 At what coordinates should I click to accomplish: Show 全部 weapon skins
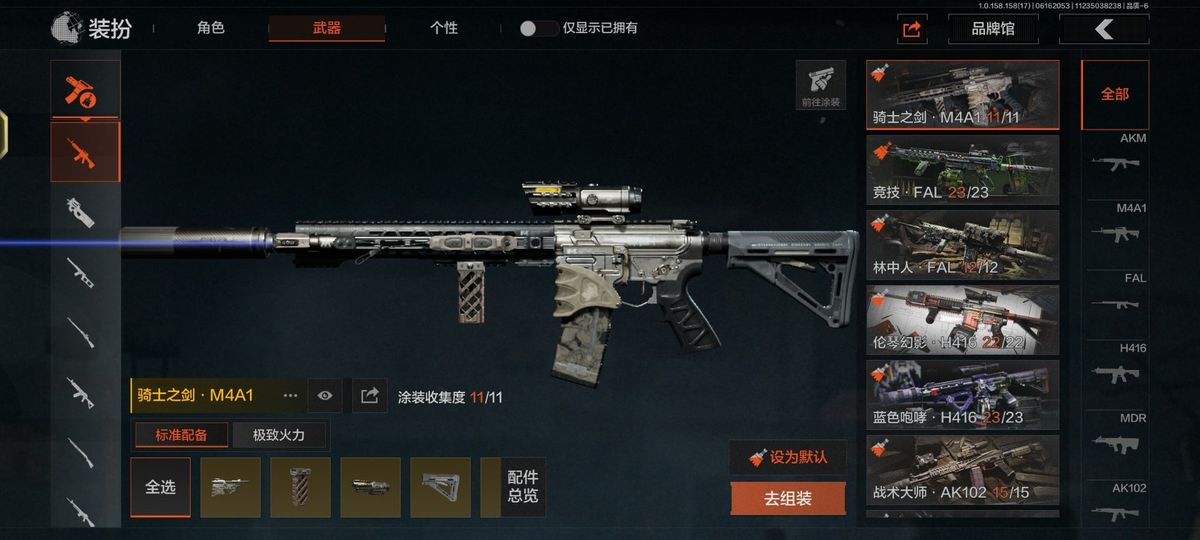click(1115, 94)
